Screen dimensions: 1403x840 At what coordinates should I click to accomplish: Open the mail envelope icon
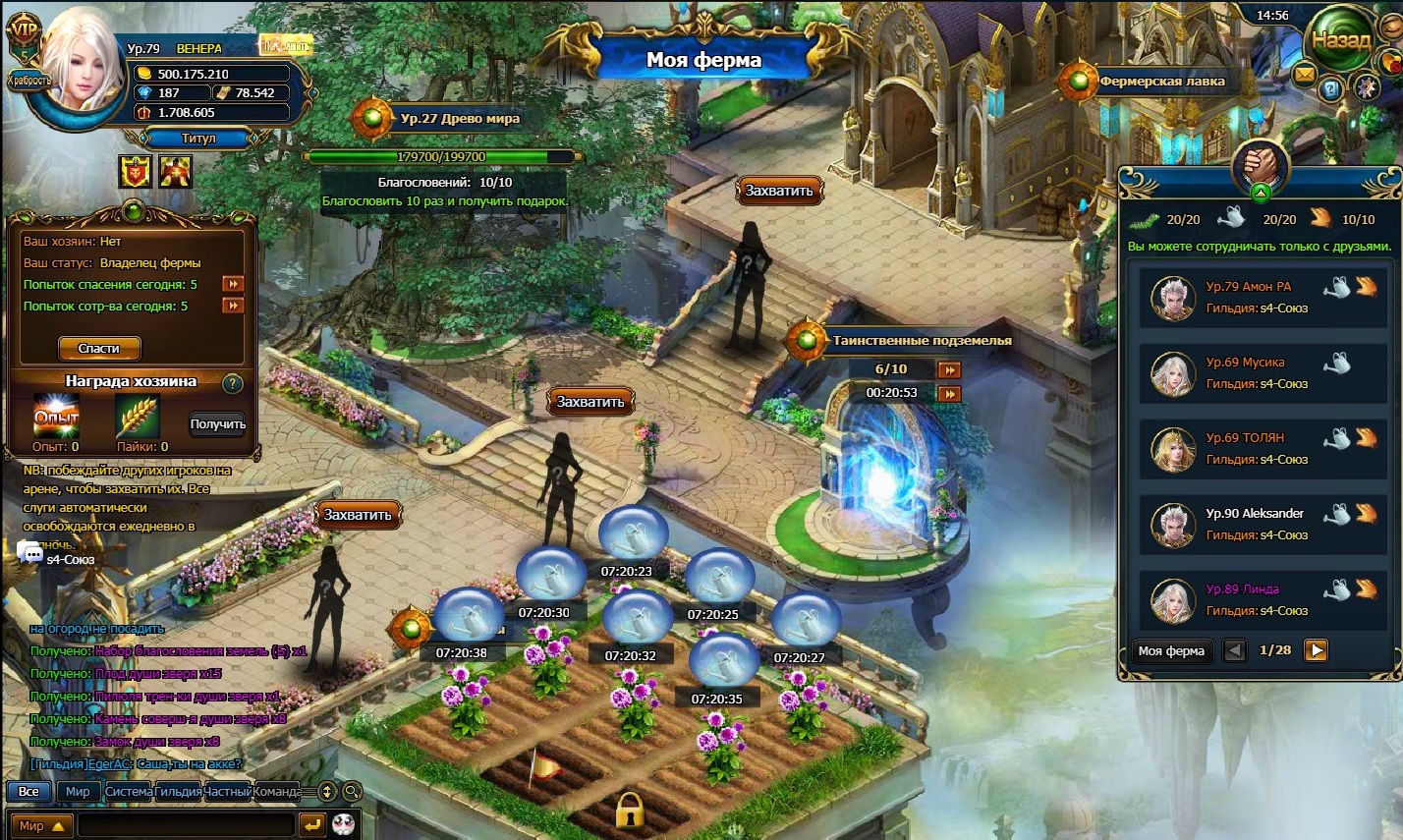click(1304, 74)
